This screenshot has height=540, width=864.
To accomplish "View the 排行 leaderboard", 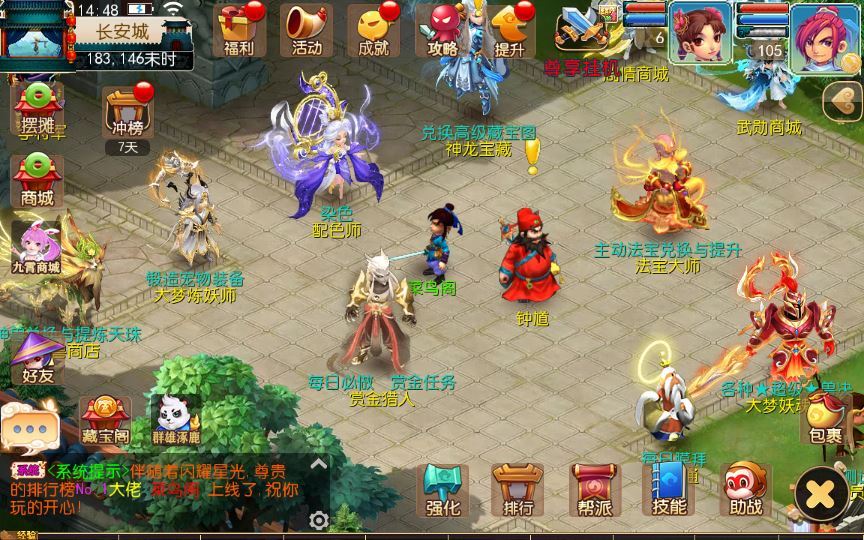I will [518, 490].
